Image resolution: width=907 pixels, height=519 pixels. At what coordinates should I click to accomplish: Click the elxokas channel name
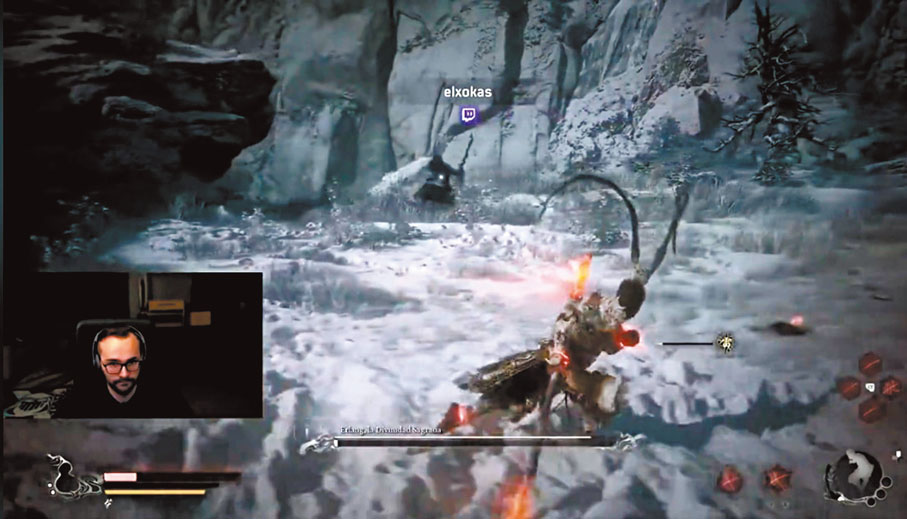(468, 93)
